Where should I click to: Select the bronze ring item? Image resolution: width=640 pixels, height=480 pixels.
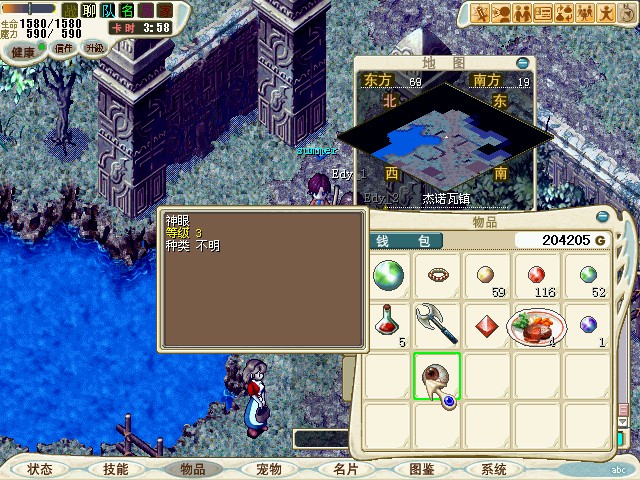(x=437, y=275)
